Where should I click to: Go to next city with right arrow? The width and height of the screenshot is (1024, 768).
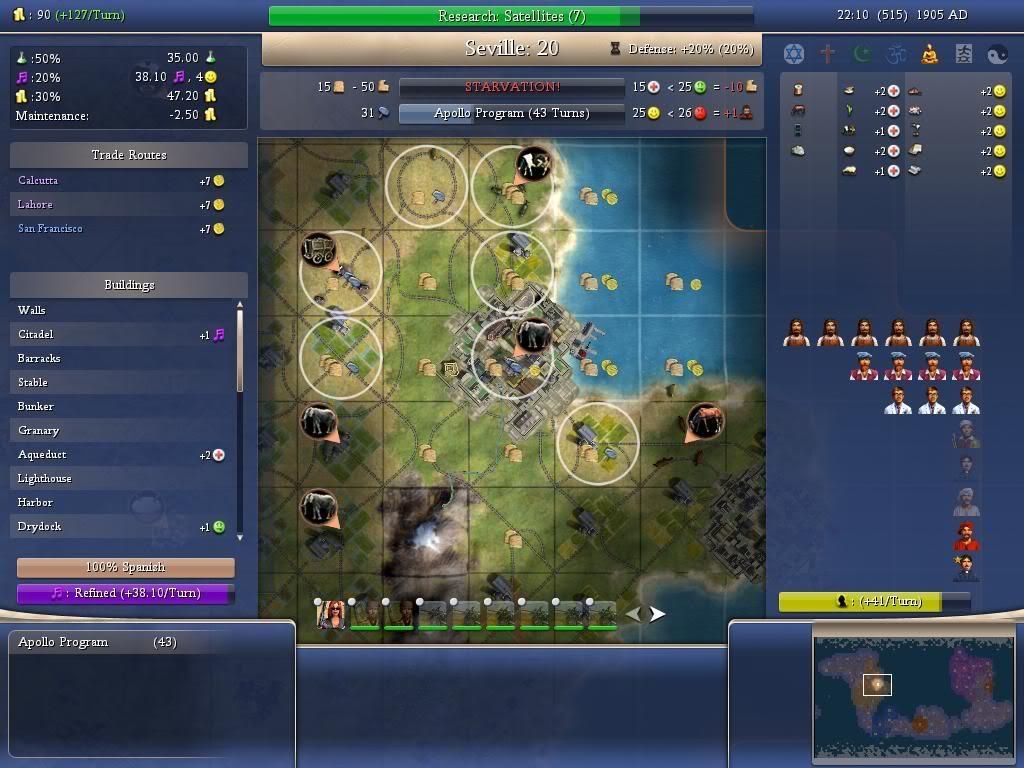(x=657, y=614)
